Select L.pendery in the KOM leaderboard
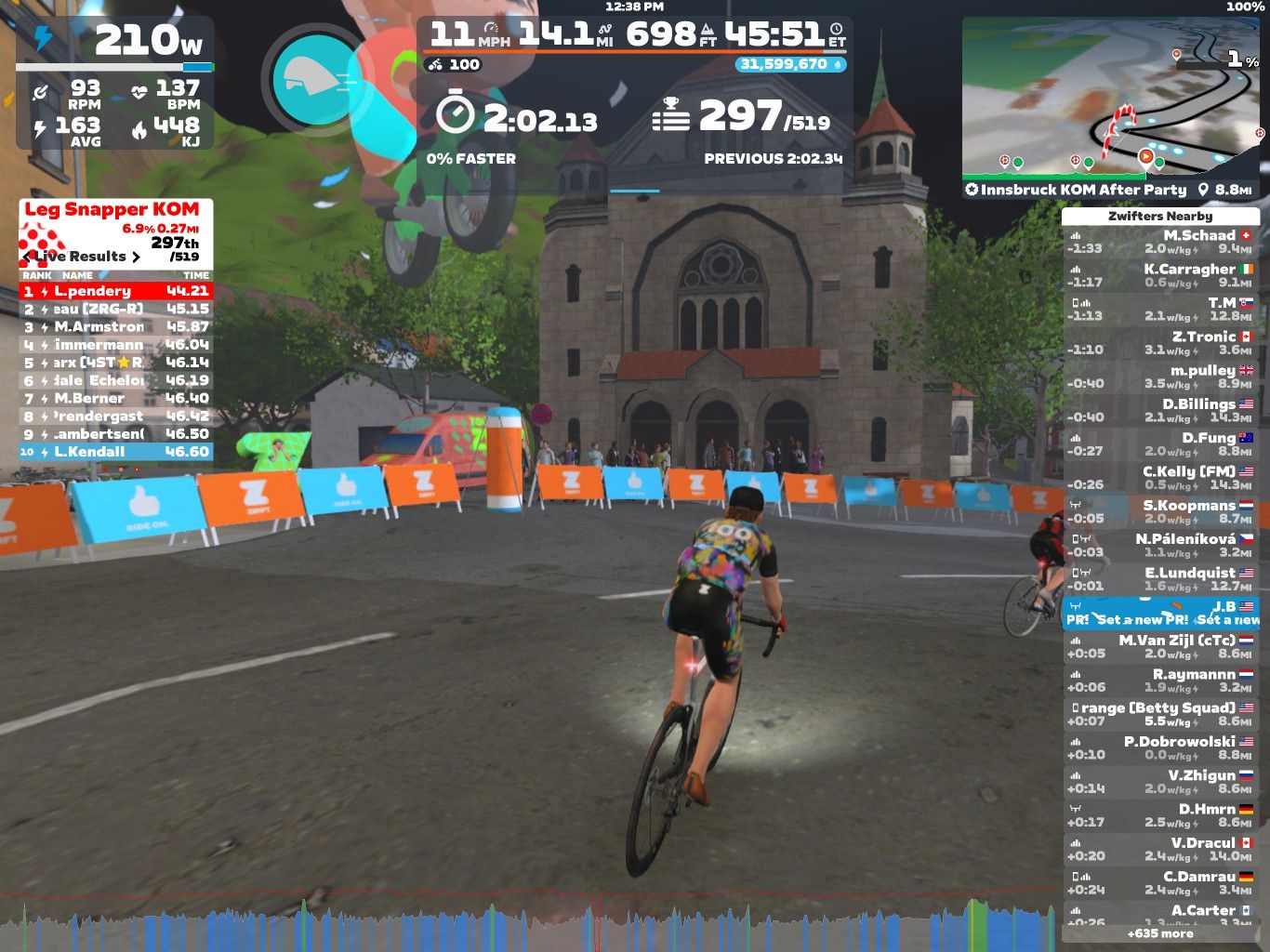 115,291
